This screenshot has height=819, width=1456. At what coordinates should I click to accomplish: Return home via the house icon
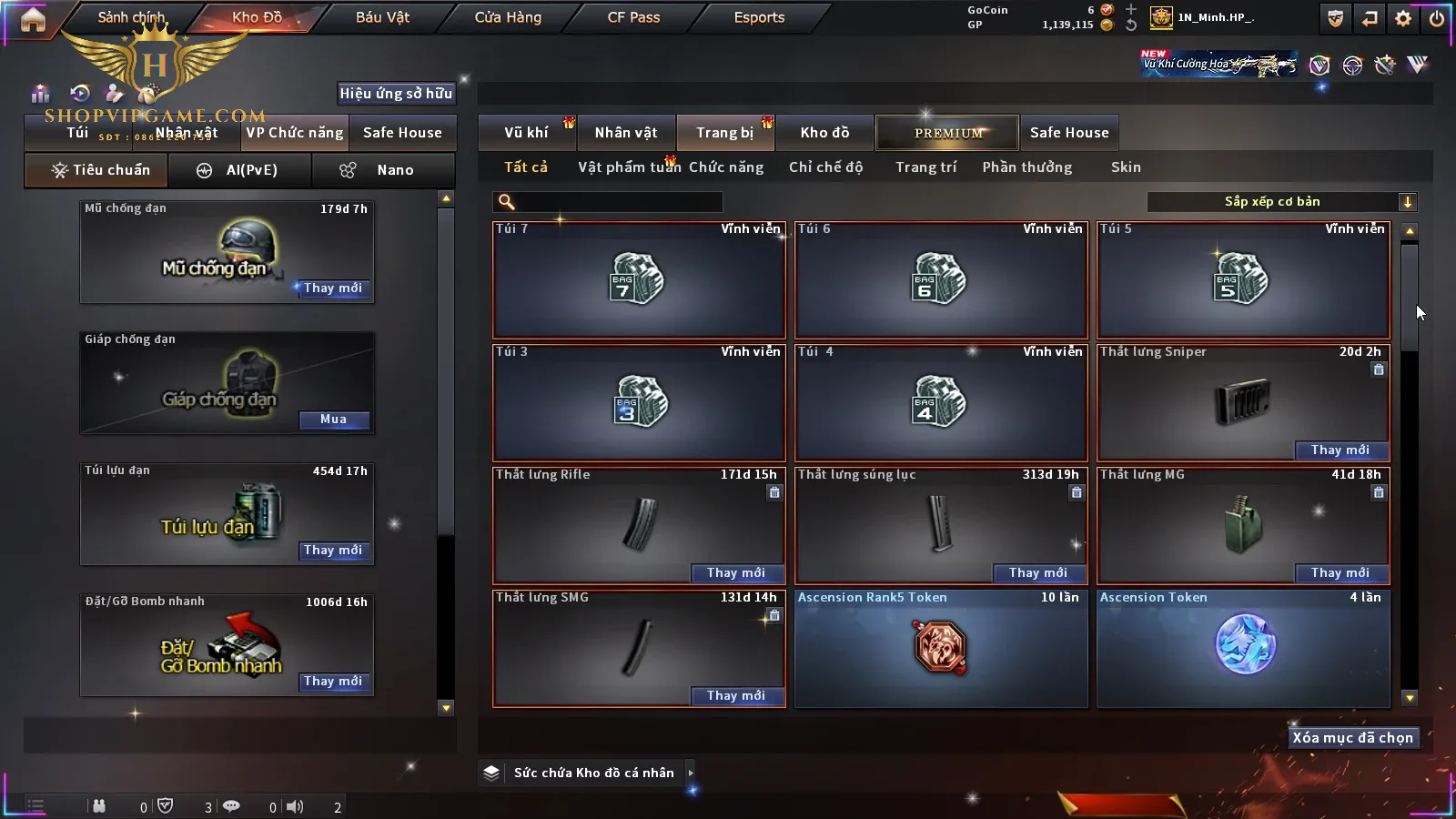[33, 20]
